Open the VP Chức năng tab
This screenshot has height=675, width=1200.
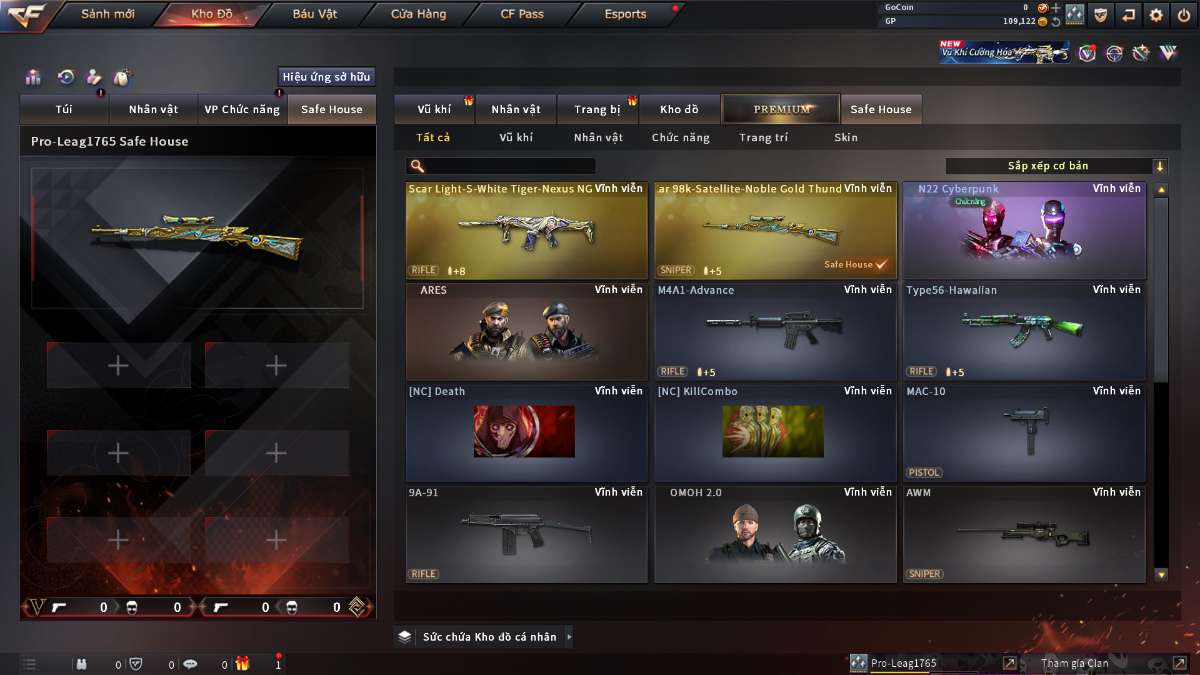click(242, 109)
